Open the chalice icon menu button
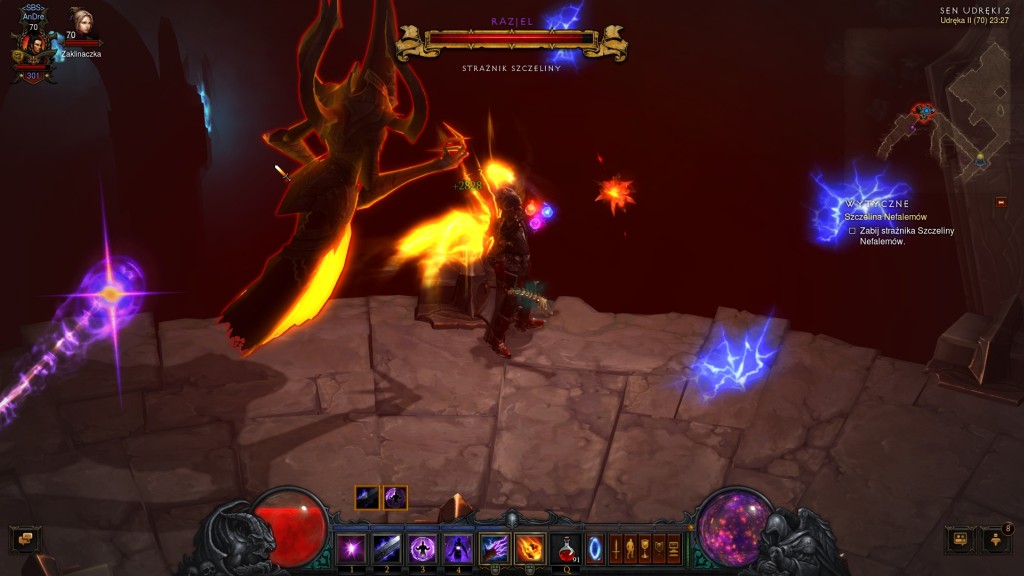Screen dimensions: 1024x576 [645, 548]
